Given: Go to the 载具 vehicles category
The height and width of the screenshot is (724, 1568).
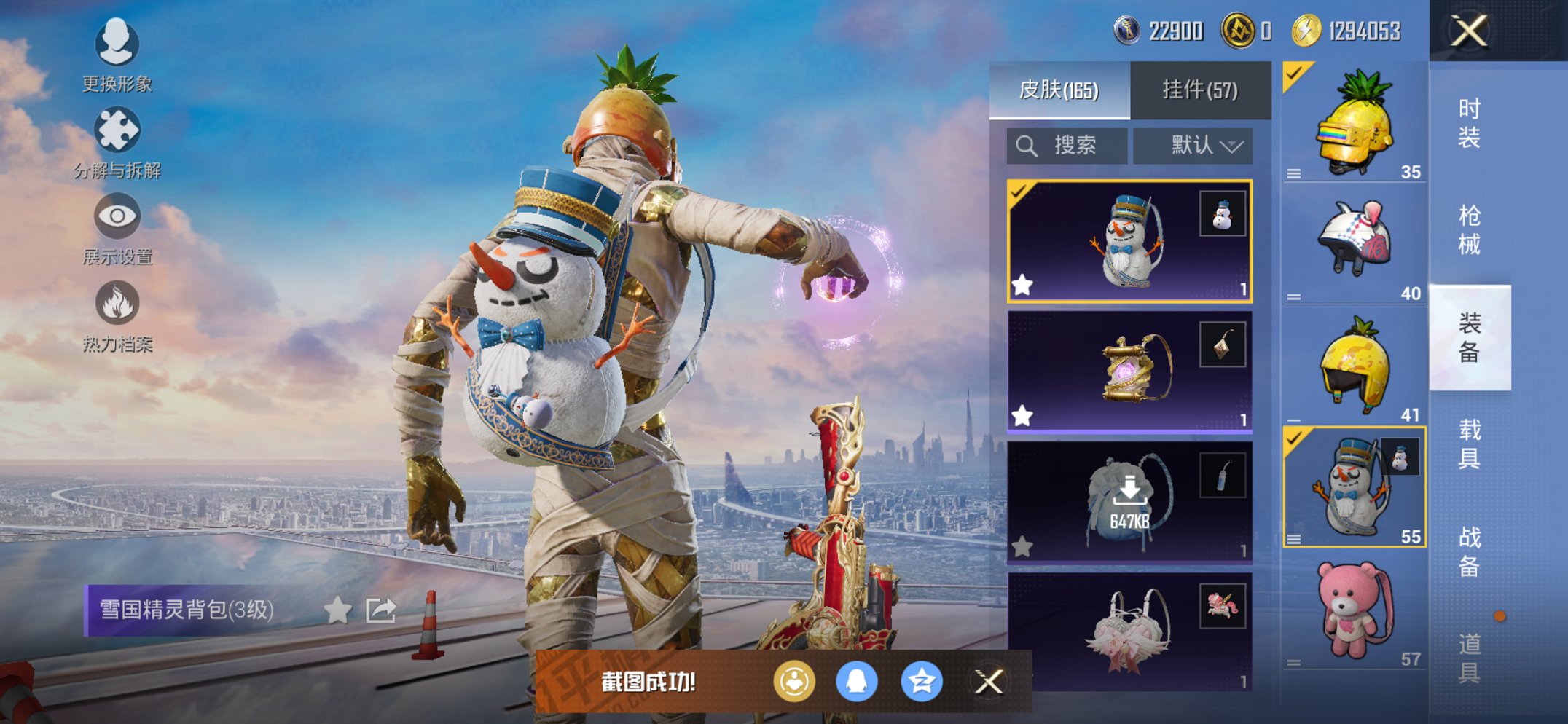Looking at the screenshot, I should click(1469, 444).
